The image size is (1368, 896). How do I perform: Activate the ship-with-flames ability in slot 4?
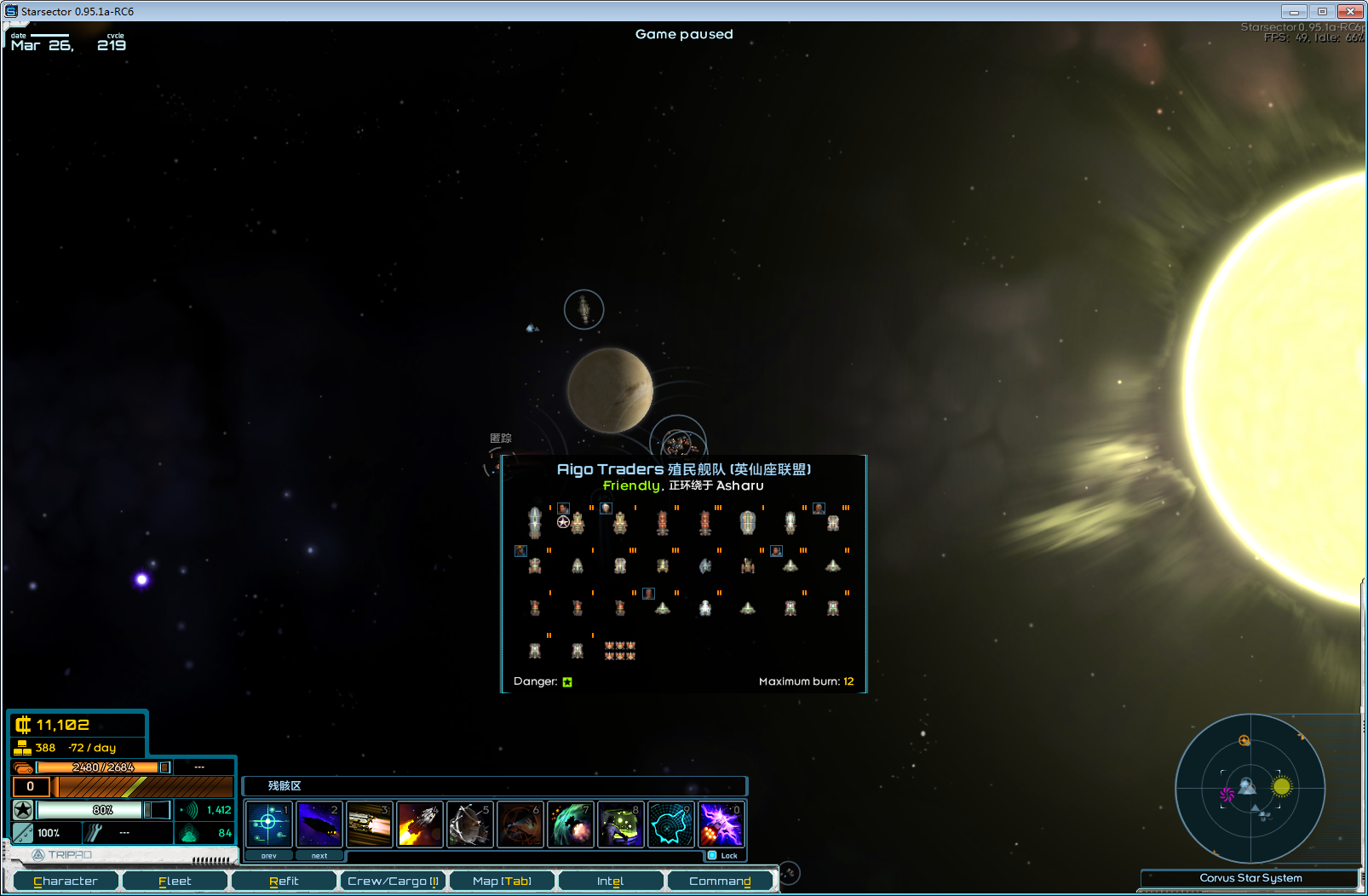pos(420,824)
